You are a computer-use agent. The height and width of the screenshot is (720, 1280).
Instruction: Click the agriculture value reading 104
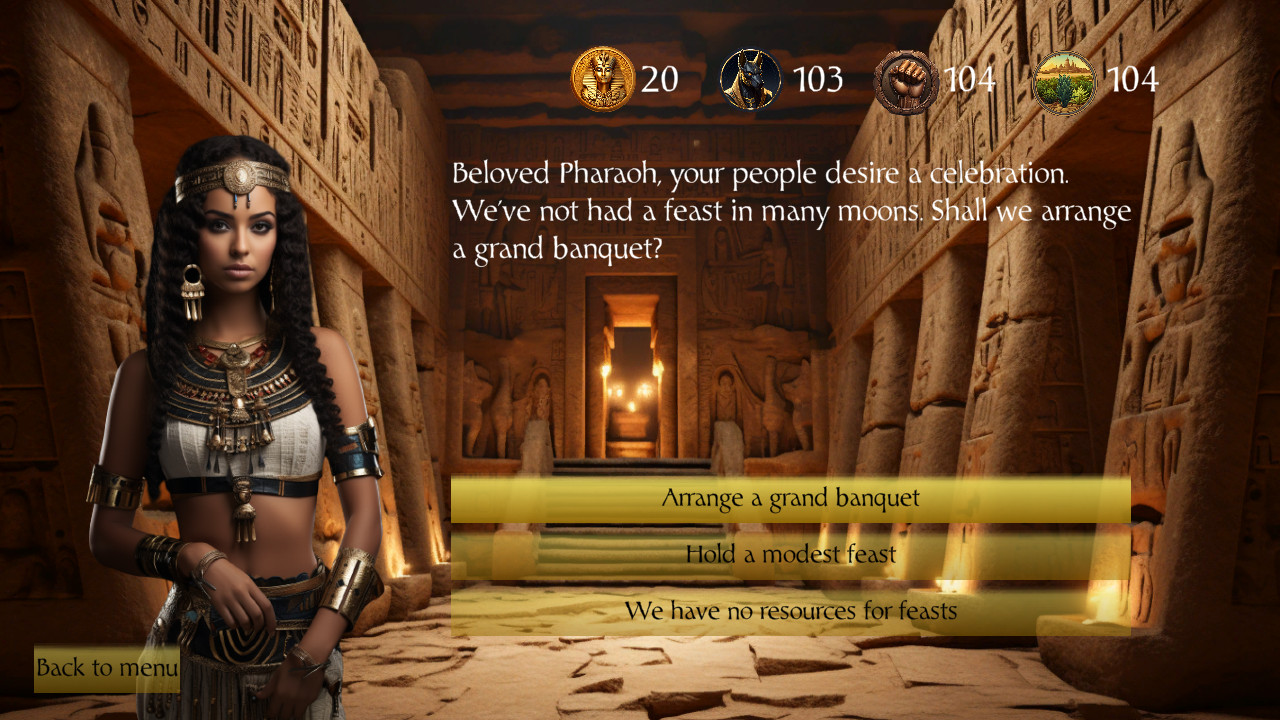coord(1133,76)
